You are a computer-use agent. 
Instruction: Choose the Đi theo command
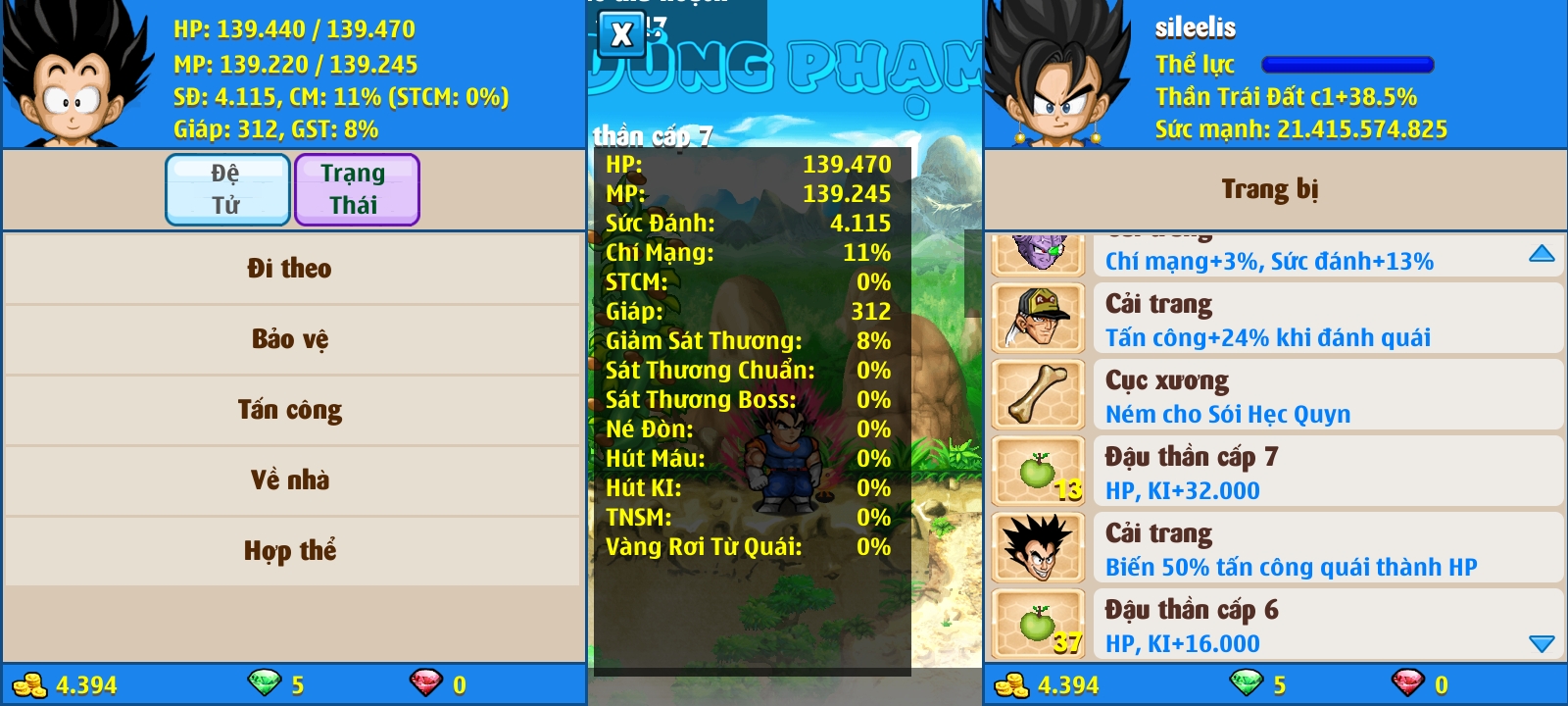coord(290,269)
